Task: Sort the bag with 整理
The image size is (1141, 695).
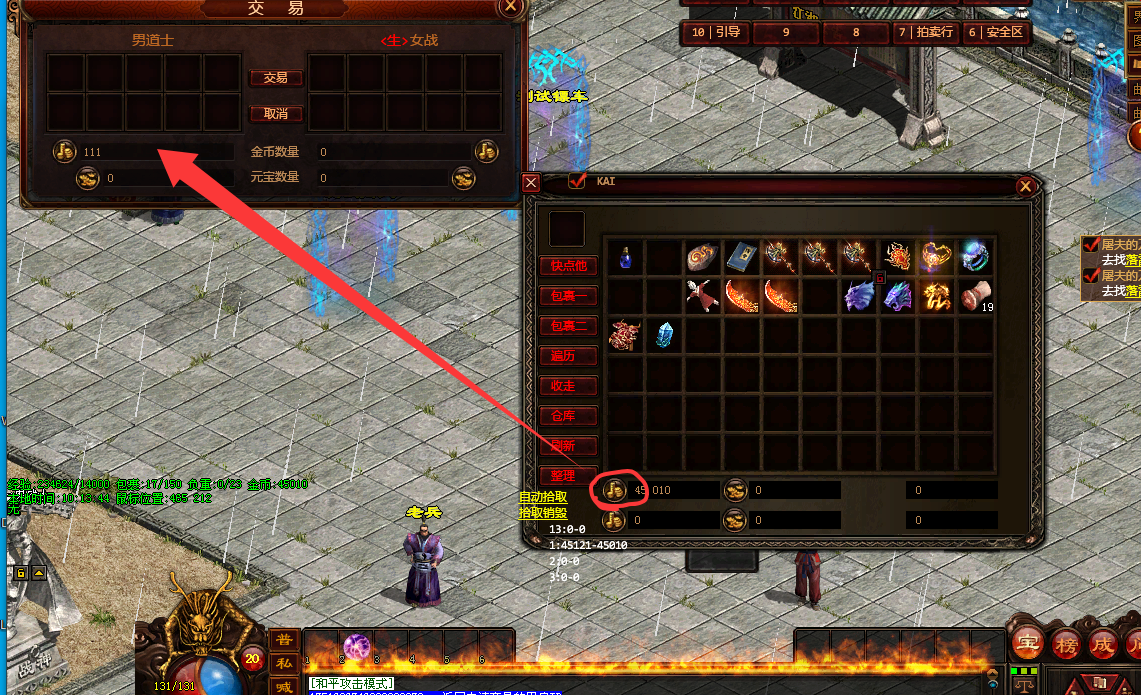Action: (x=568, y=476)
